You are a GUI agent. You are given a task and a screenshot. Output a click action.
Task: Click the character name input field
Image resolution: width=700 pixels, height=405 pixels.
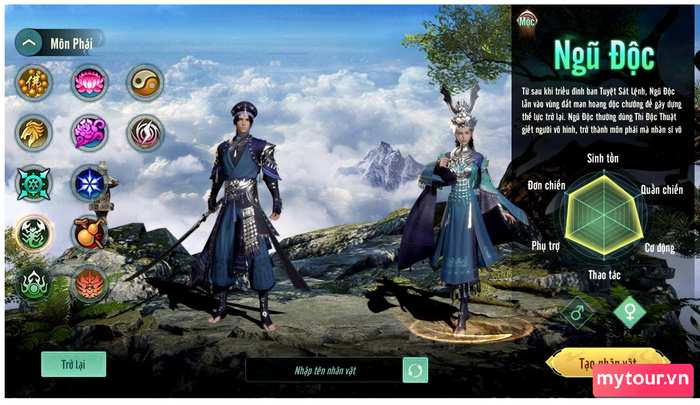(x=324, y=370)
